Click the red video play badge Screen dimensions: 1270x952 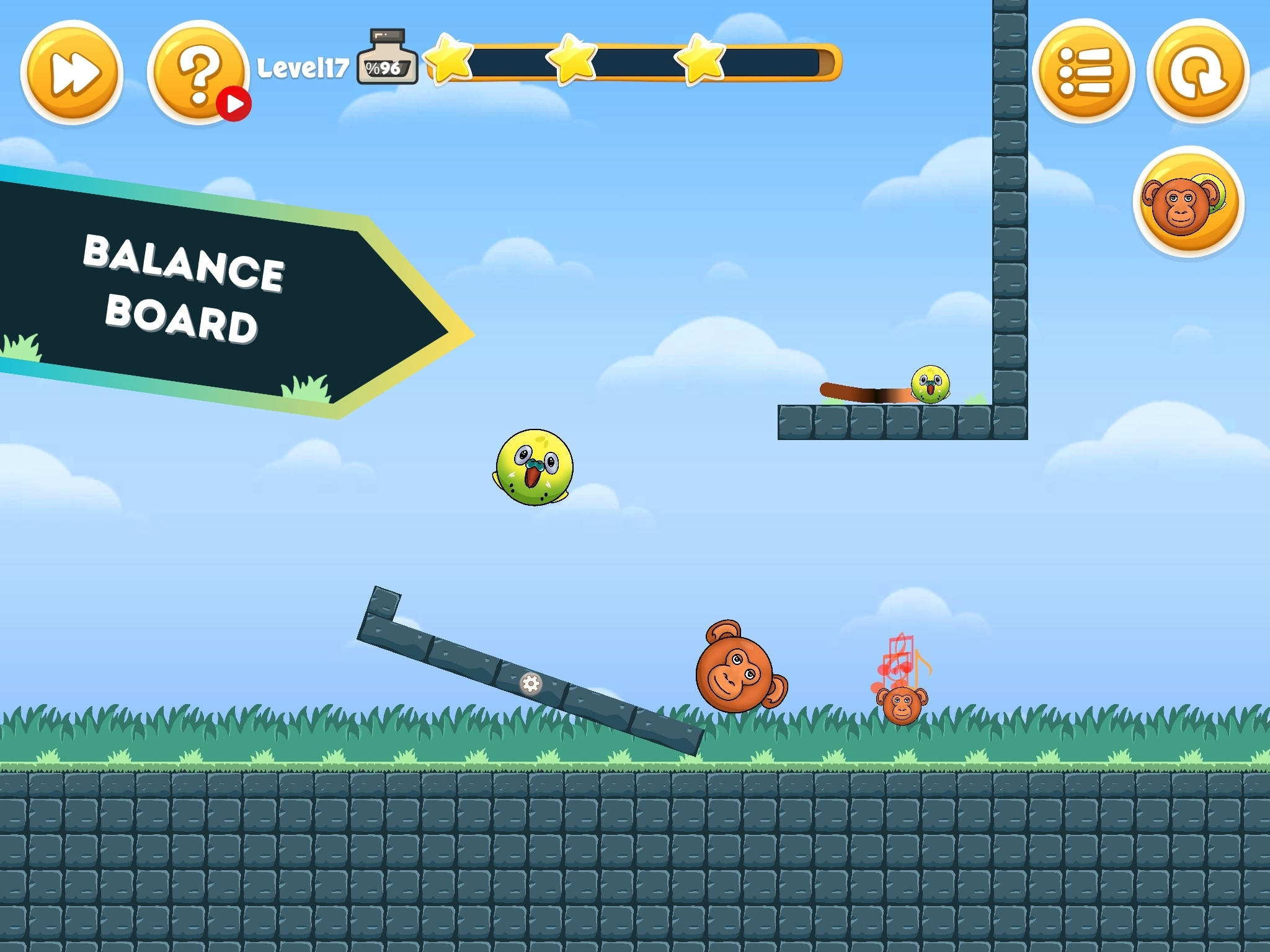coord(234,105)
